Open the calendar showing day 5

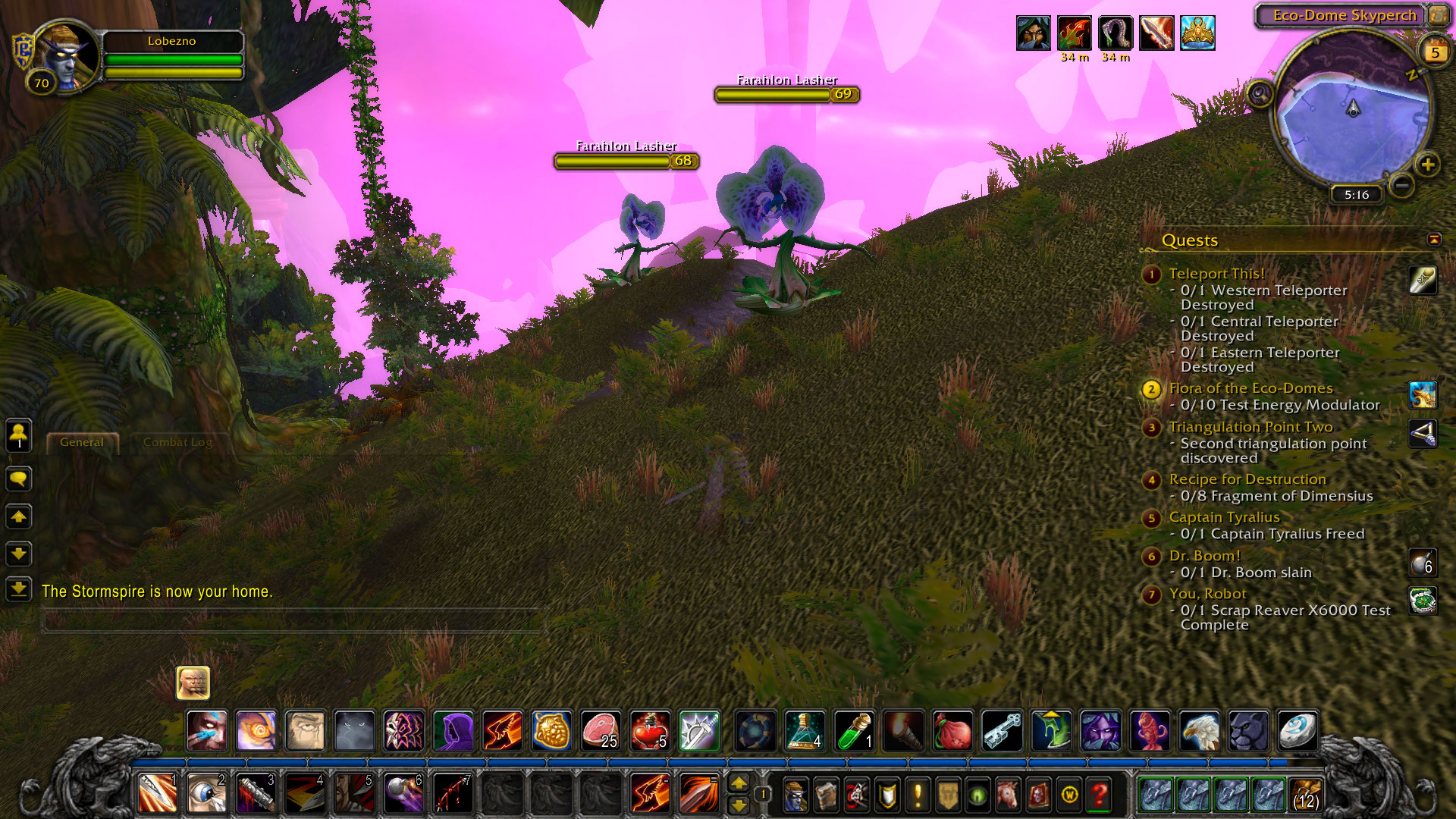(x=1435, y=52)
